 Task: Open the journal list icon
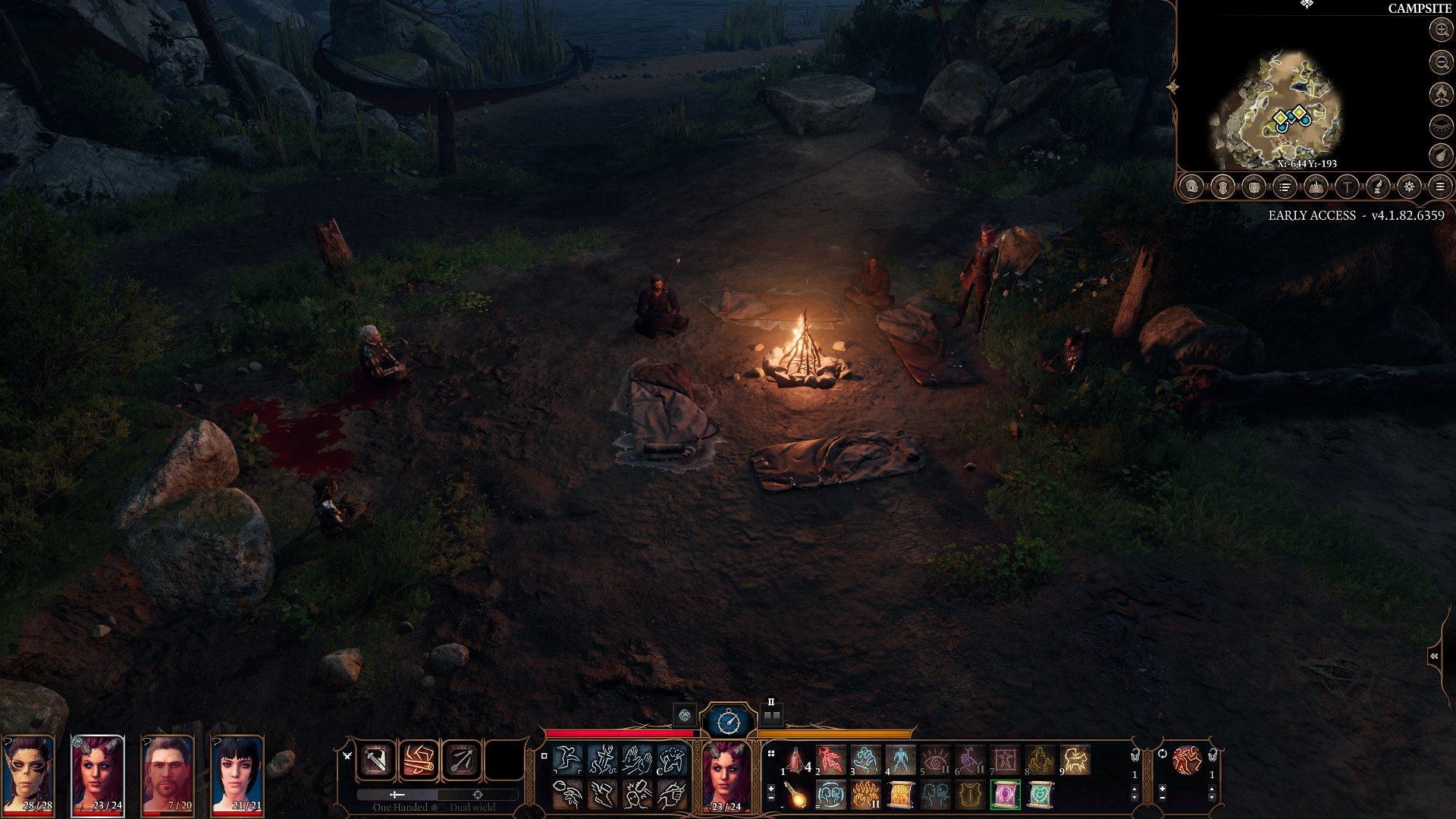[1285, 187]
